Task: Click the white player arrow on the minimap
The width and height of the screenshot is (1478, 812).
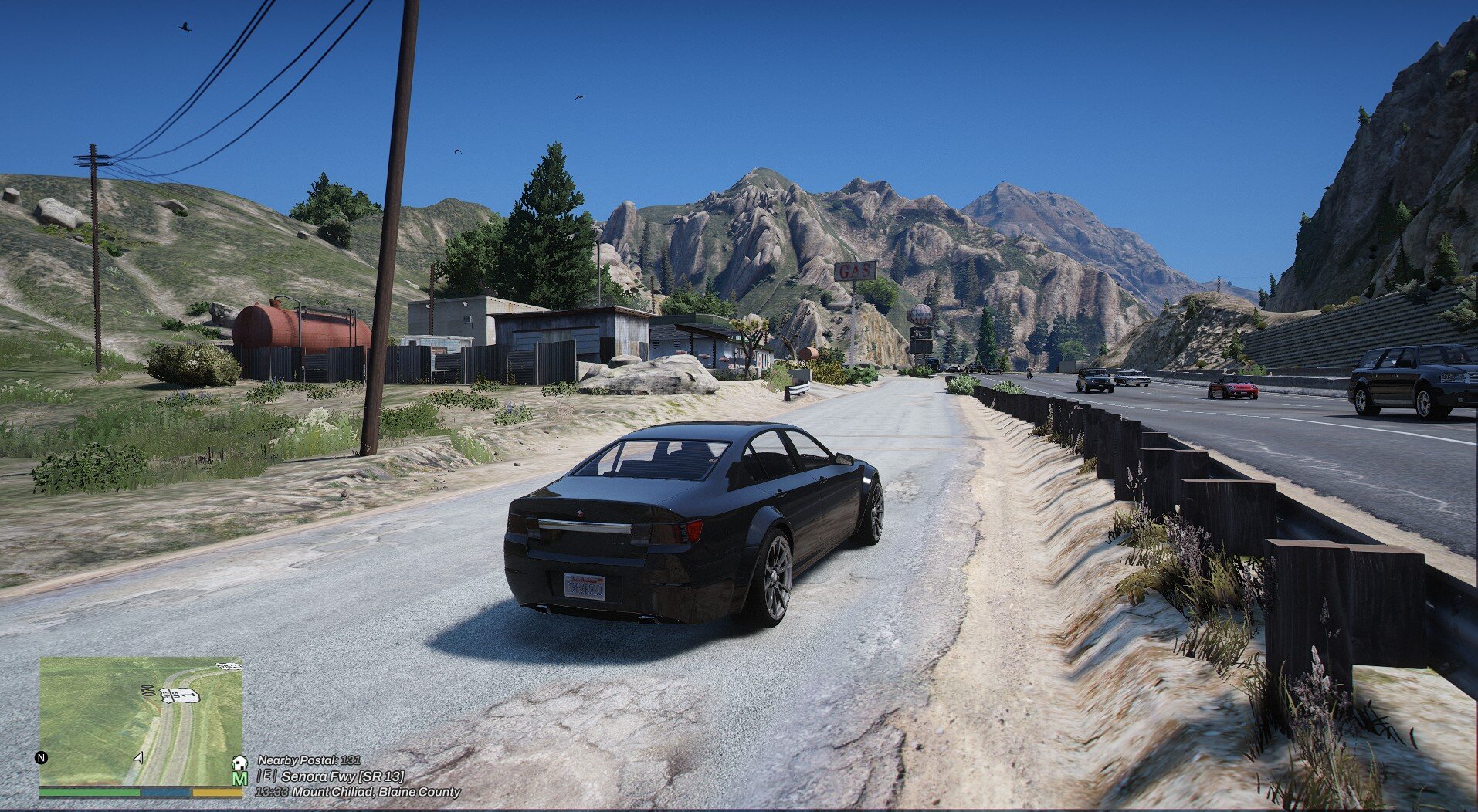Action: [x=138, y=758]
